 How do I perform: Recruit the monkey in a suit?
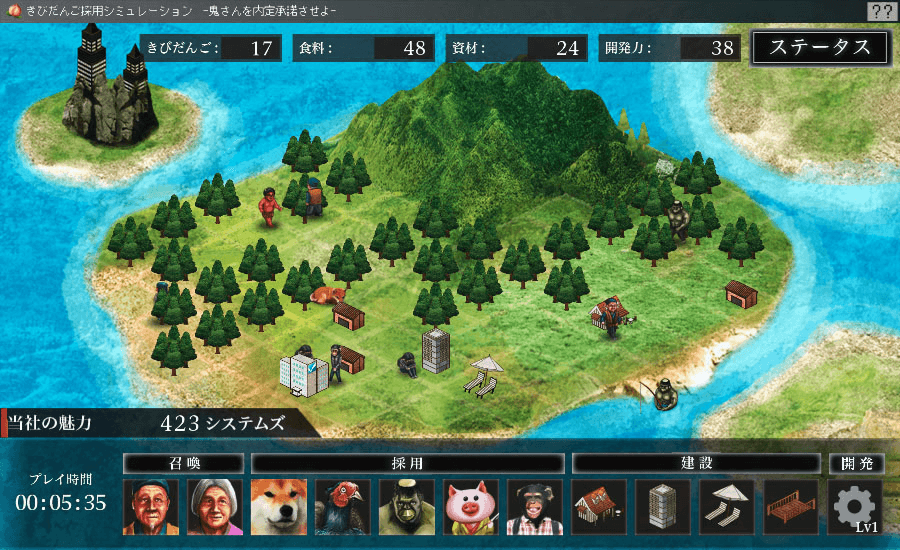point(535,507)
